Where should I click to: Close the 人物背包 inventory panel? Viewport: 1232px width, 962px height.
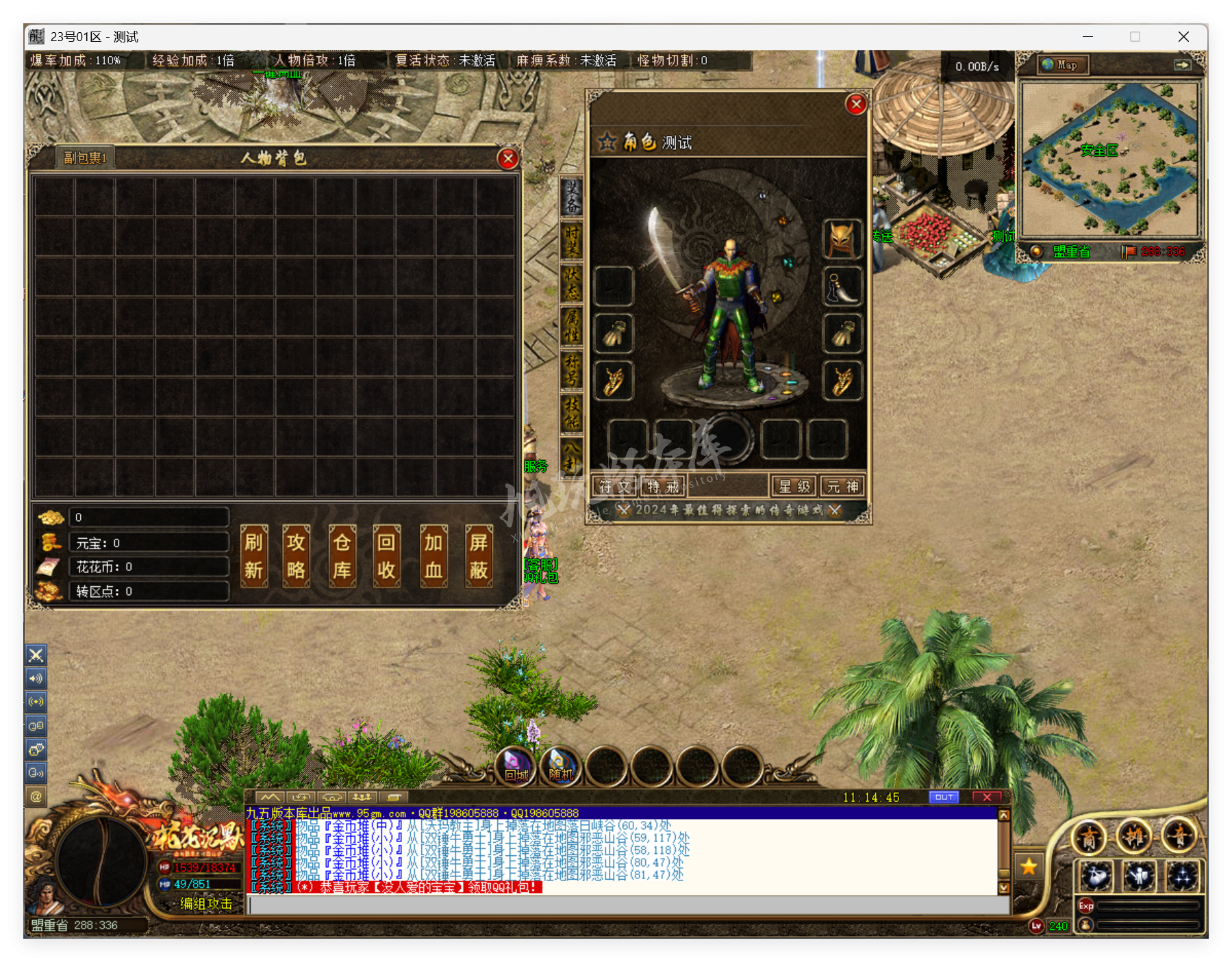507,159
